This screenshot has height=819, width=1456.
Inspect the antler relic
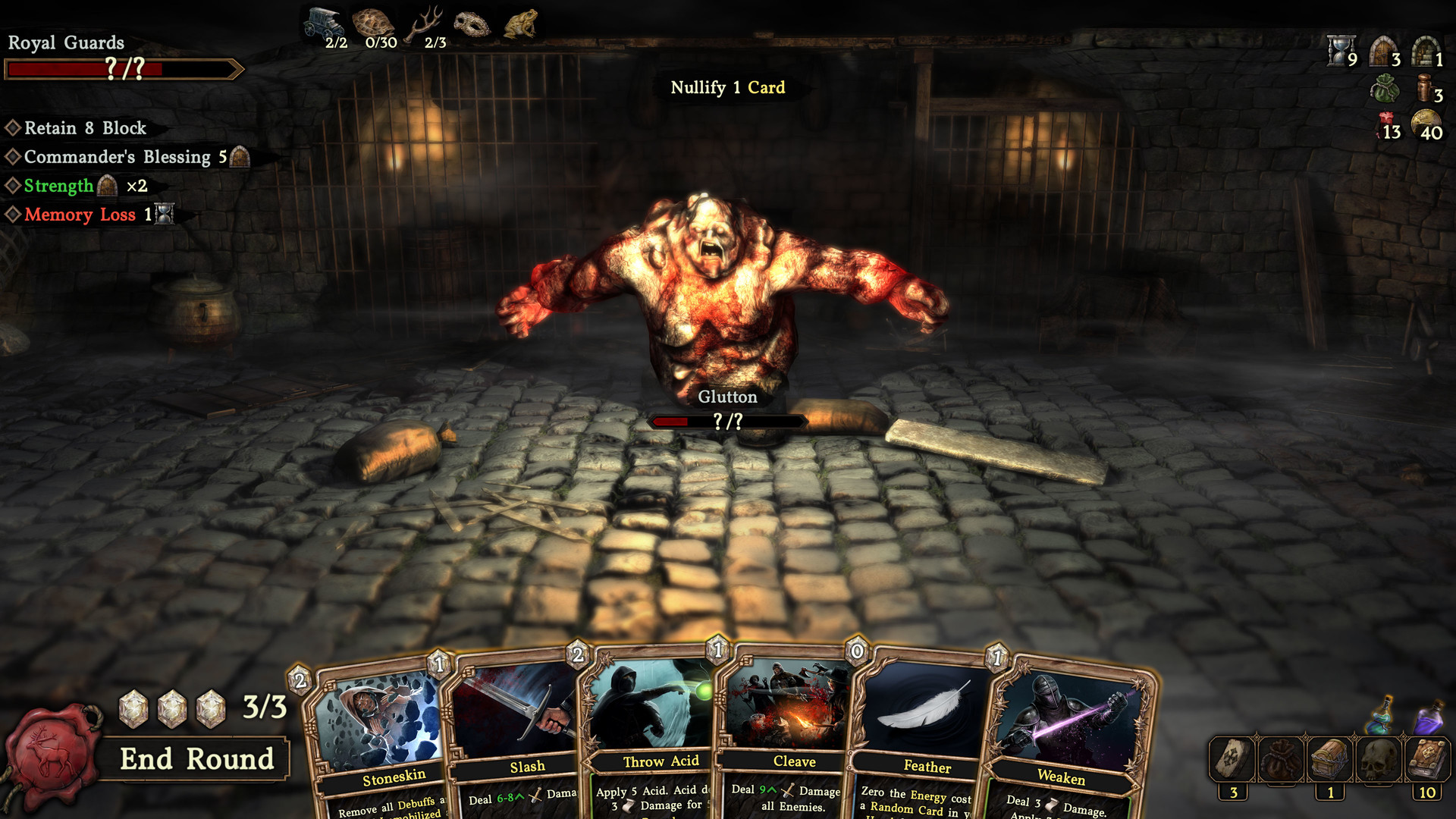click(425, 24)
